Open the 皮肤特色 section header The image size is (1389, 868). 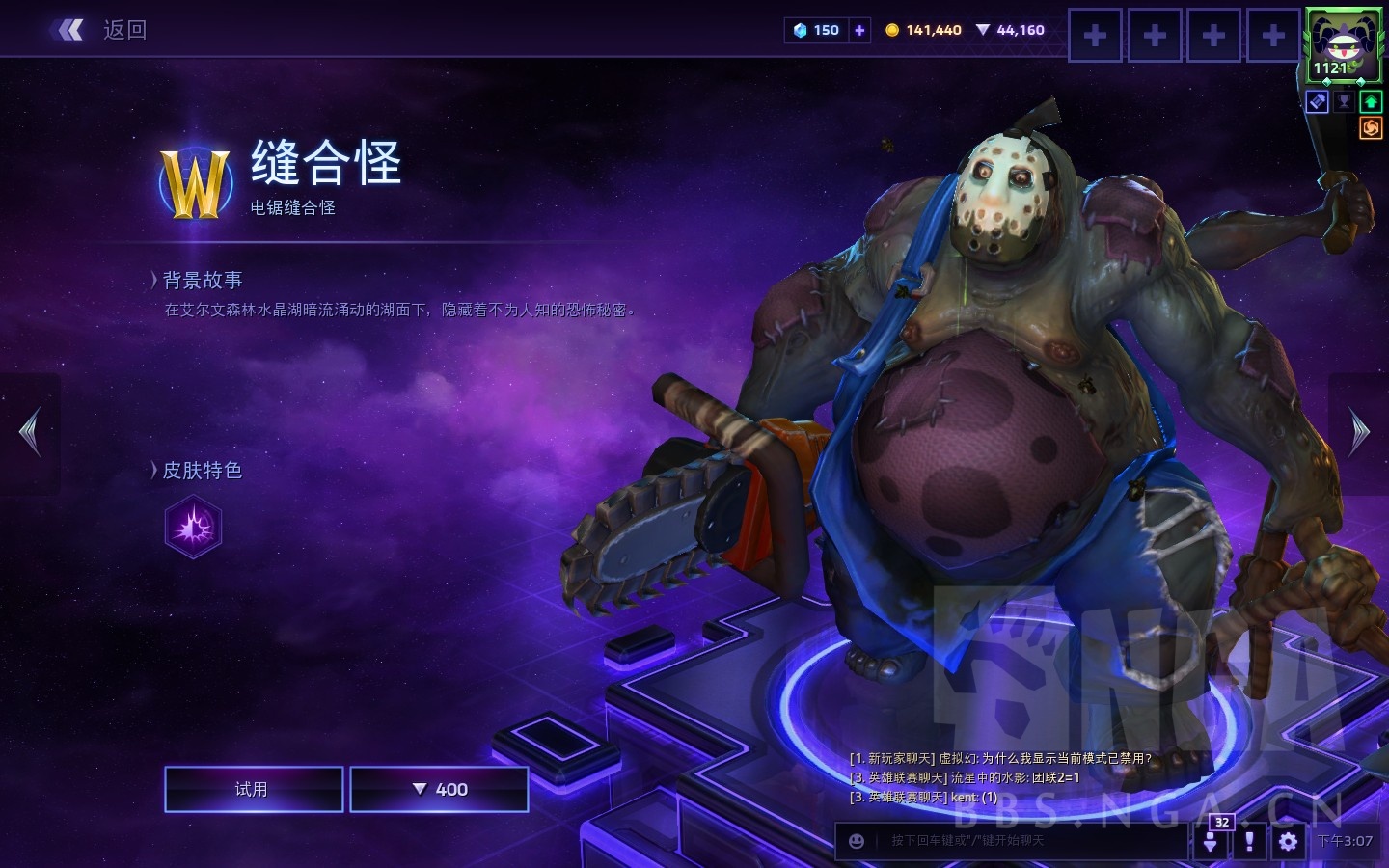pyautogui.click(x=203, y=471)
